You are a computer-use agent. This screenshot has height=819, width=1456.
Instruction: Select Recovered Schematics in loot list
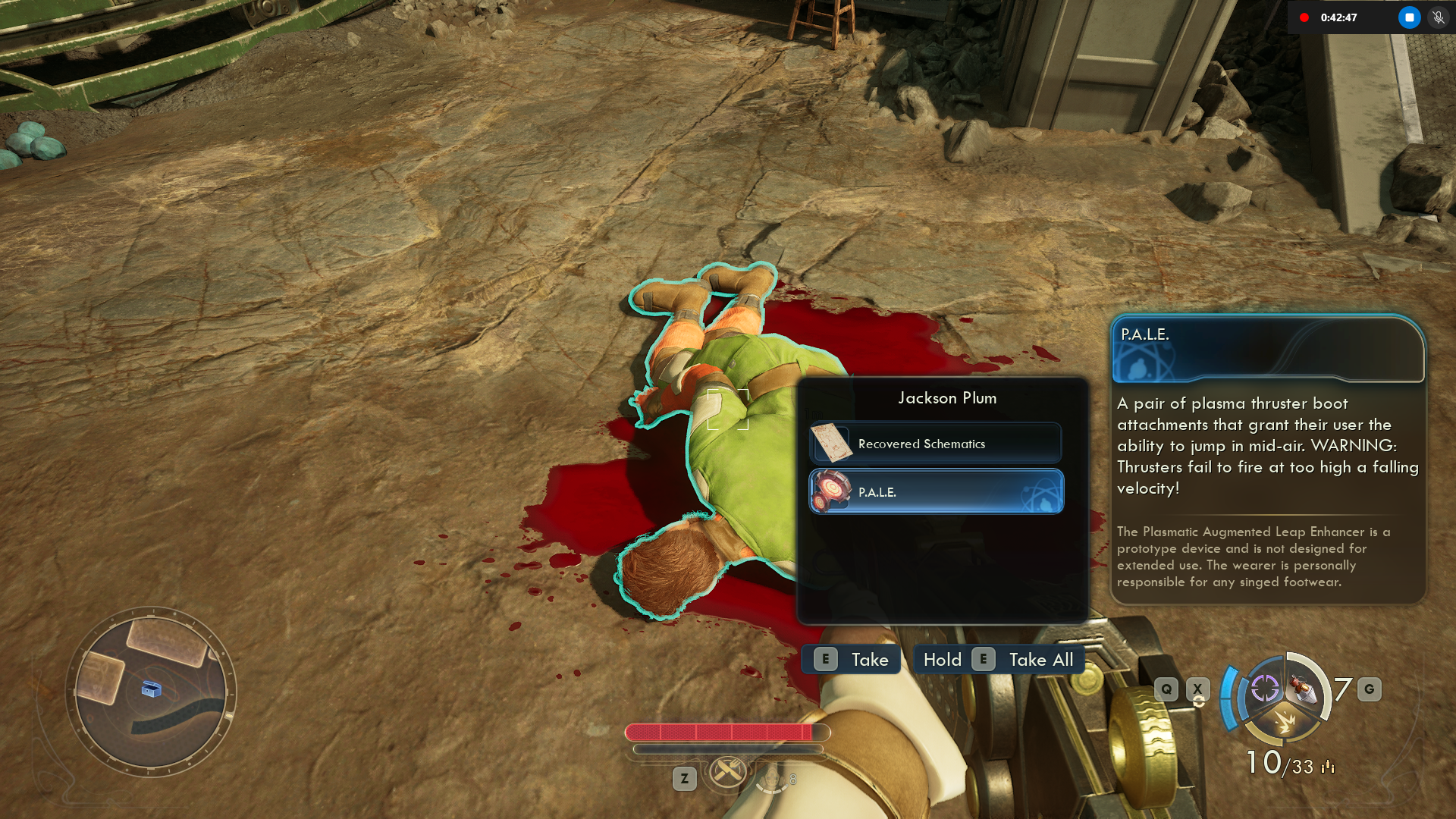(936, 444)
